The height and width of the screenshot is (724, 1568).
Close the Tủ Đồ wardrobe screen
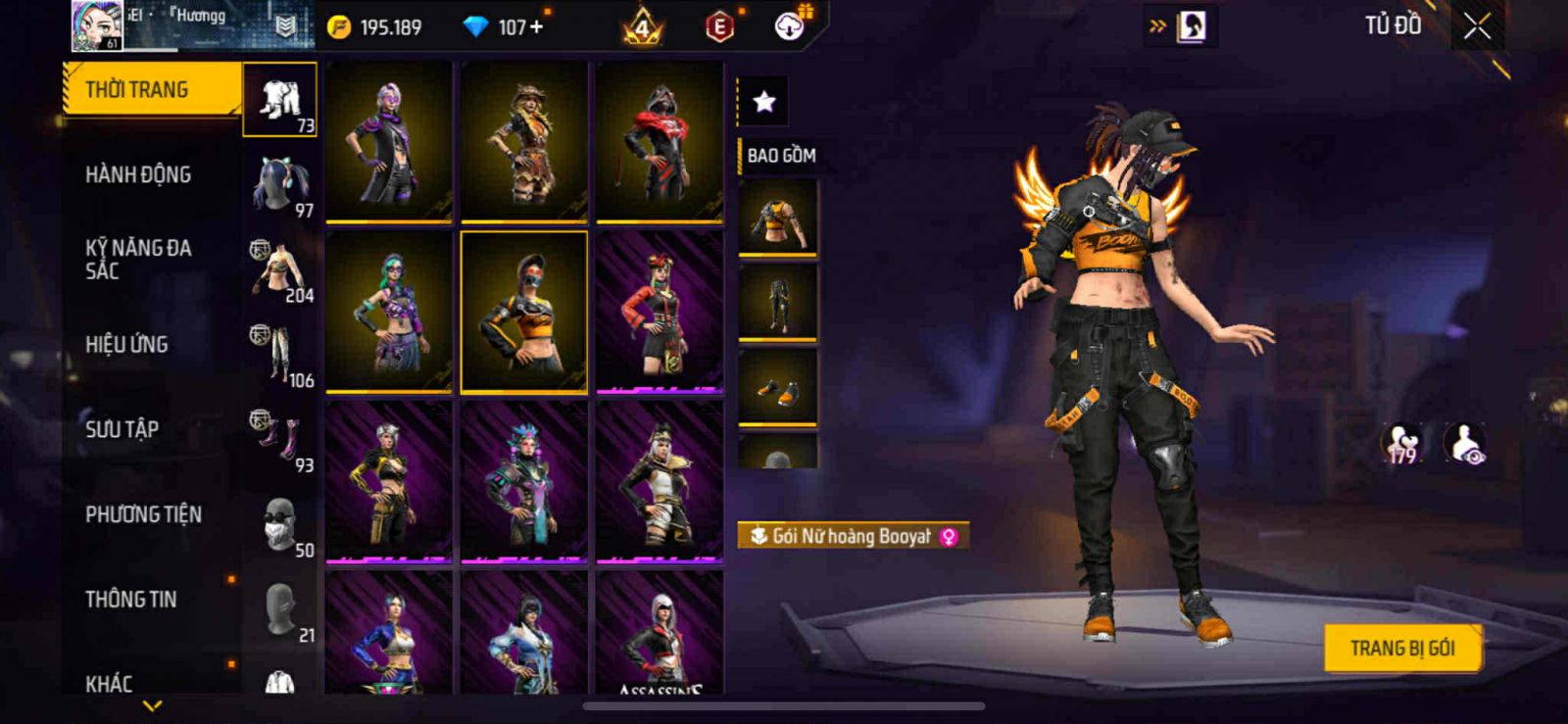point(1477,27)
